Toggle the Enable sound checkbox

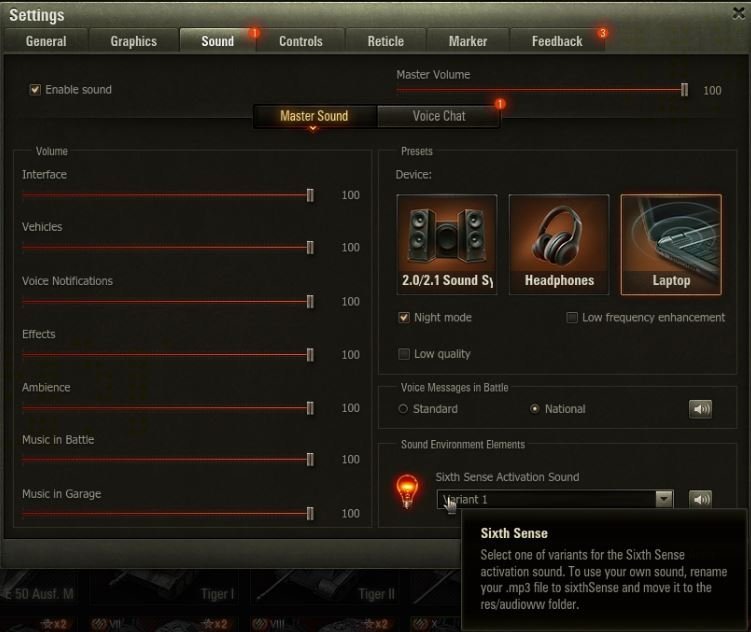click(x=36, y=90)
